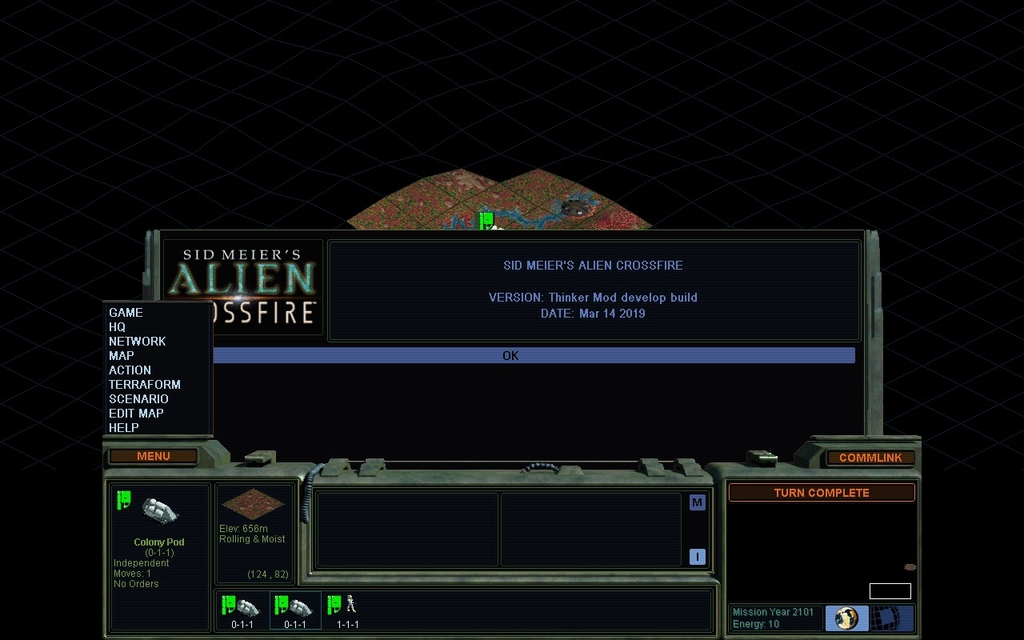
Task: Select NETWORK from the menu list
Action: tap(137, 341)
